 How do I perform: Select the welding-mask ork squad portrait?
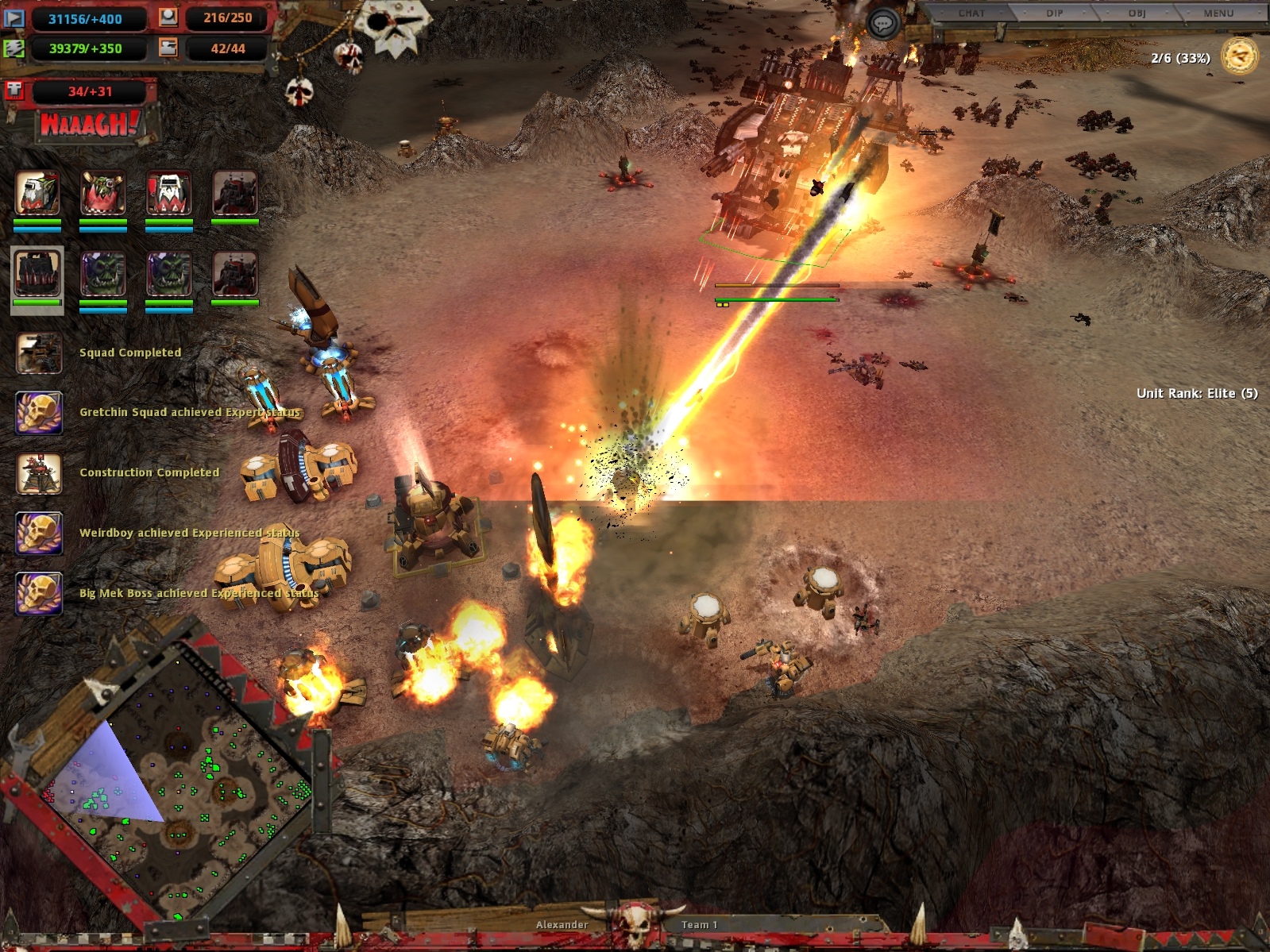coord(37,193)
